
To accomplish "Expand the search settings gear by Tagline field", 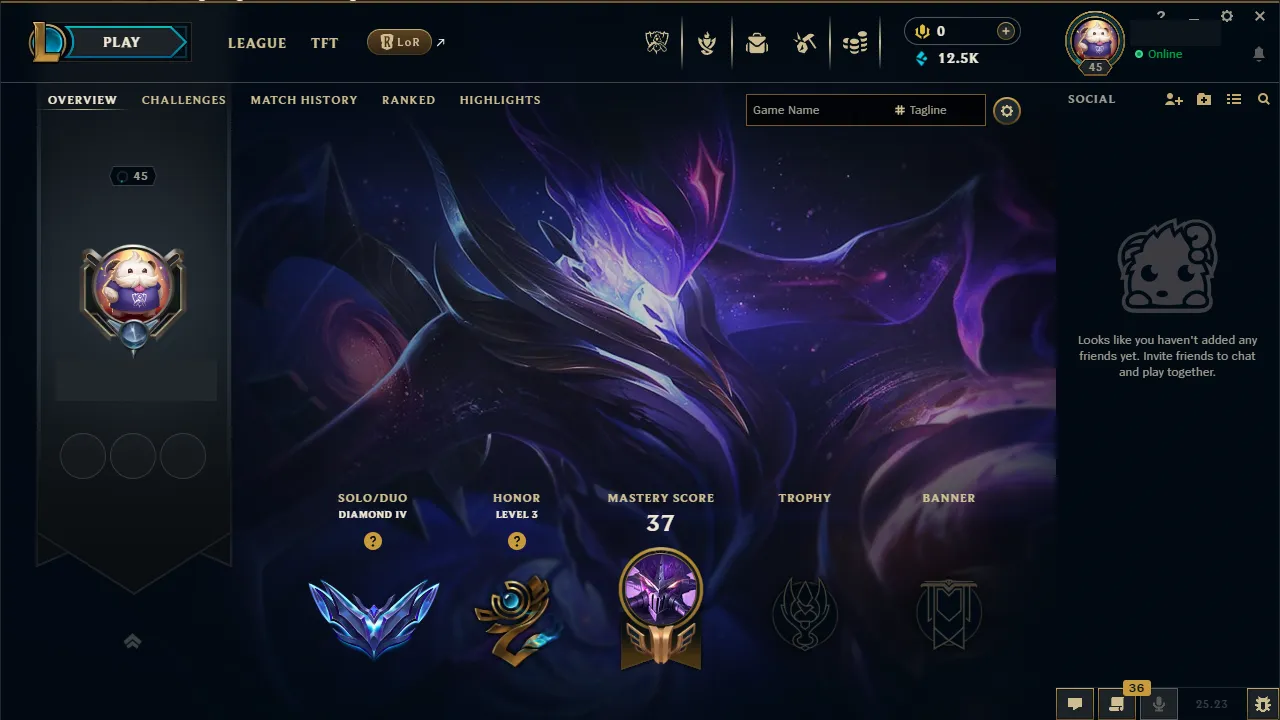I will [1007, 110].
